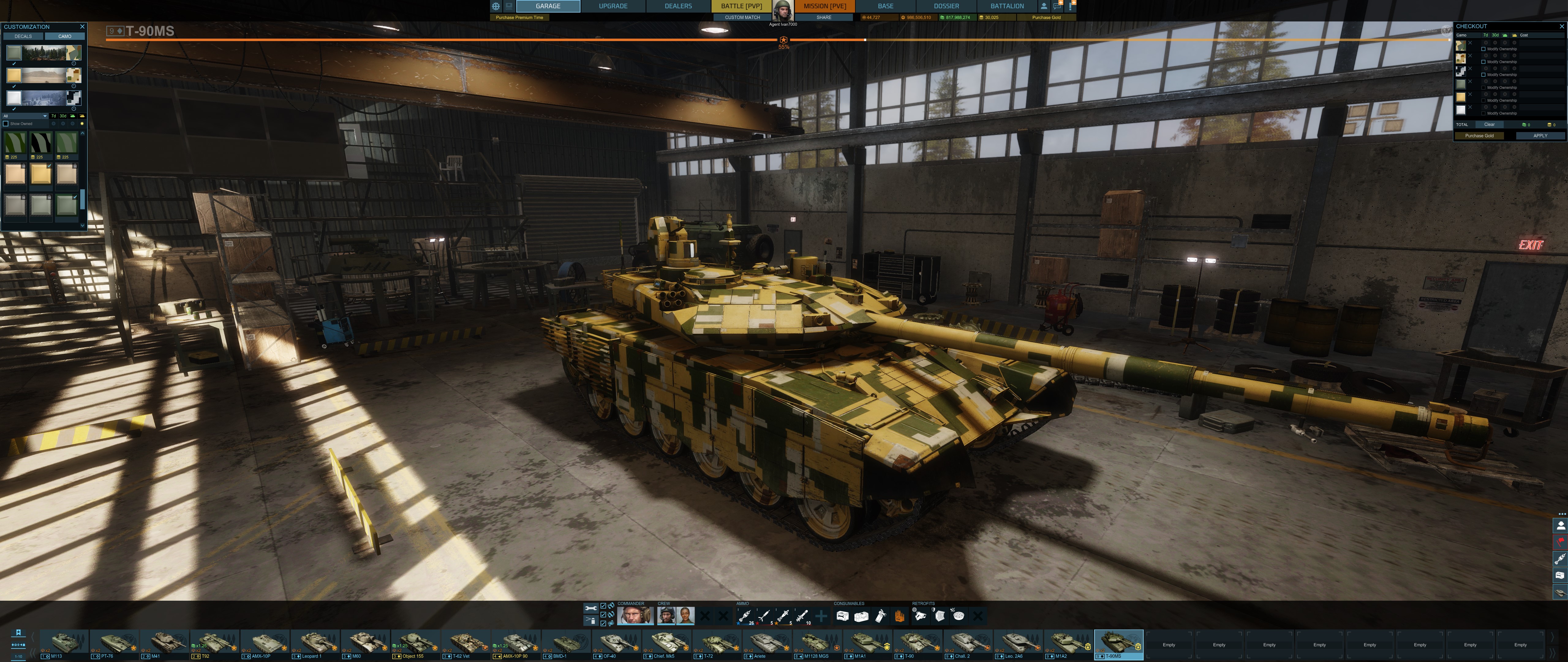Start a Battle [PVP] match

pos(741,6)
